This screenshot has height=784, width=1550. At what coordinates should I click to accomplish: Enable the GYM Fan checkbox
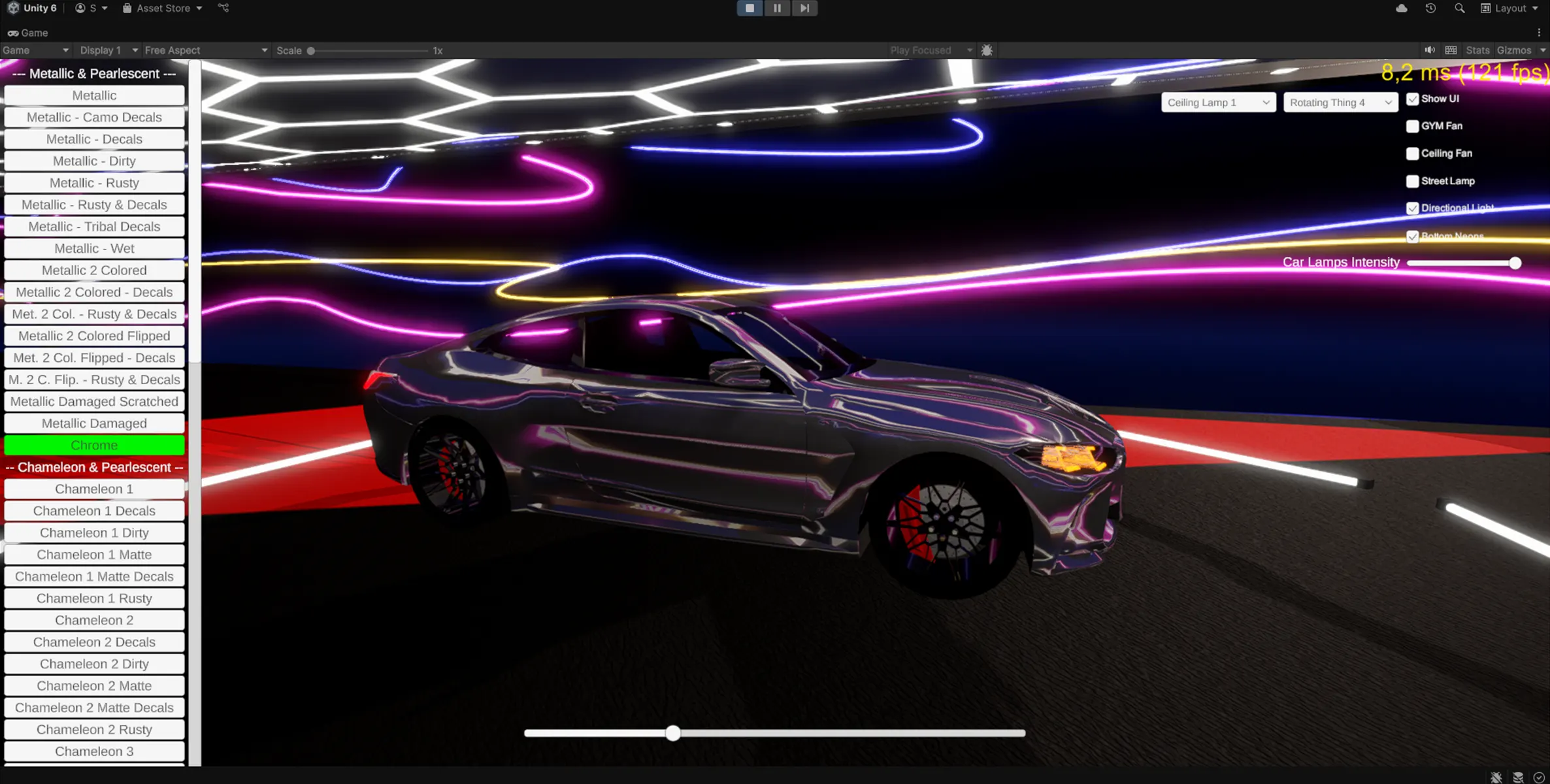pos(1412,126)
